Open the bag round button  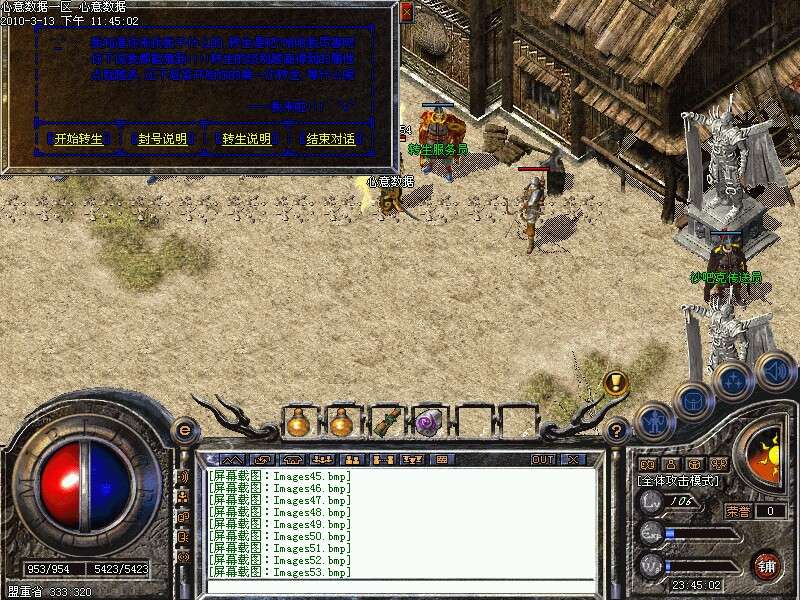(x=692, y=401)
